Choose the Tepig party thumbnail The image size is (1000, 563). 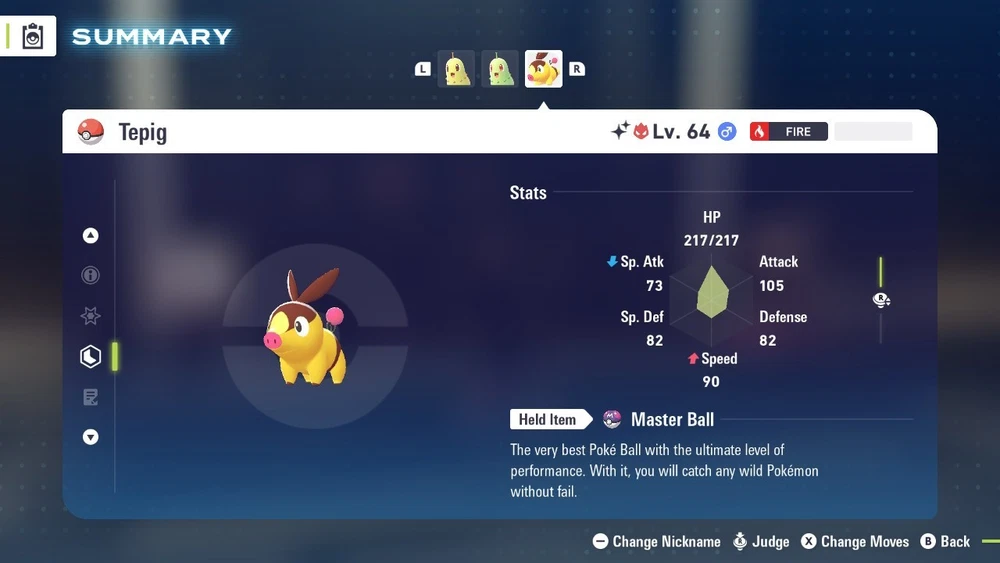544,69
